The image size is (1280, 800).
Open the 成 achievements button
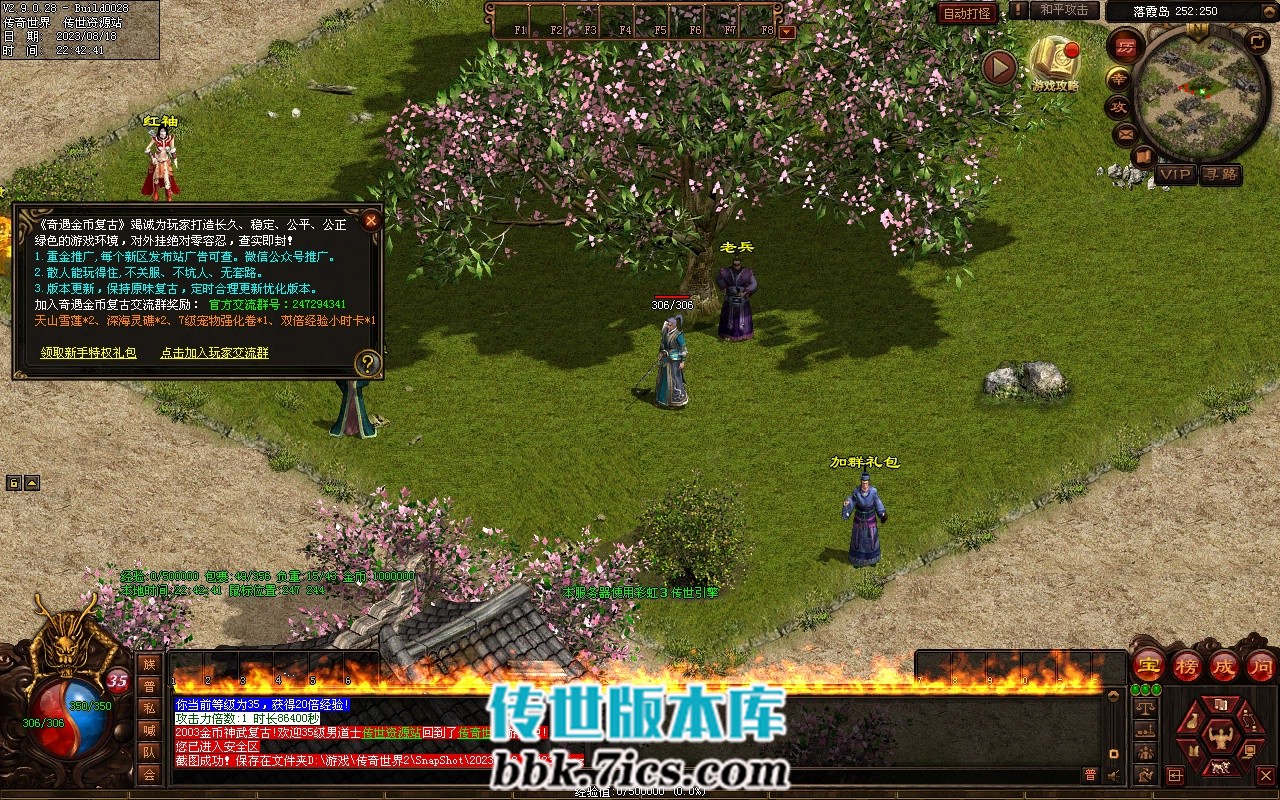tap(1224, 665)
